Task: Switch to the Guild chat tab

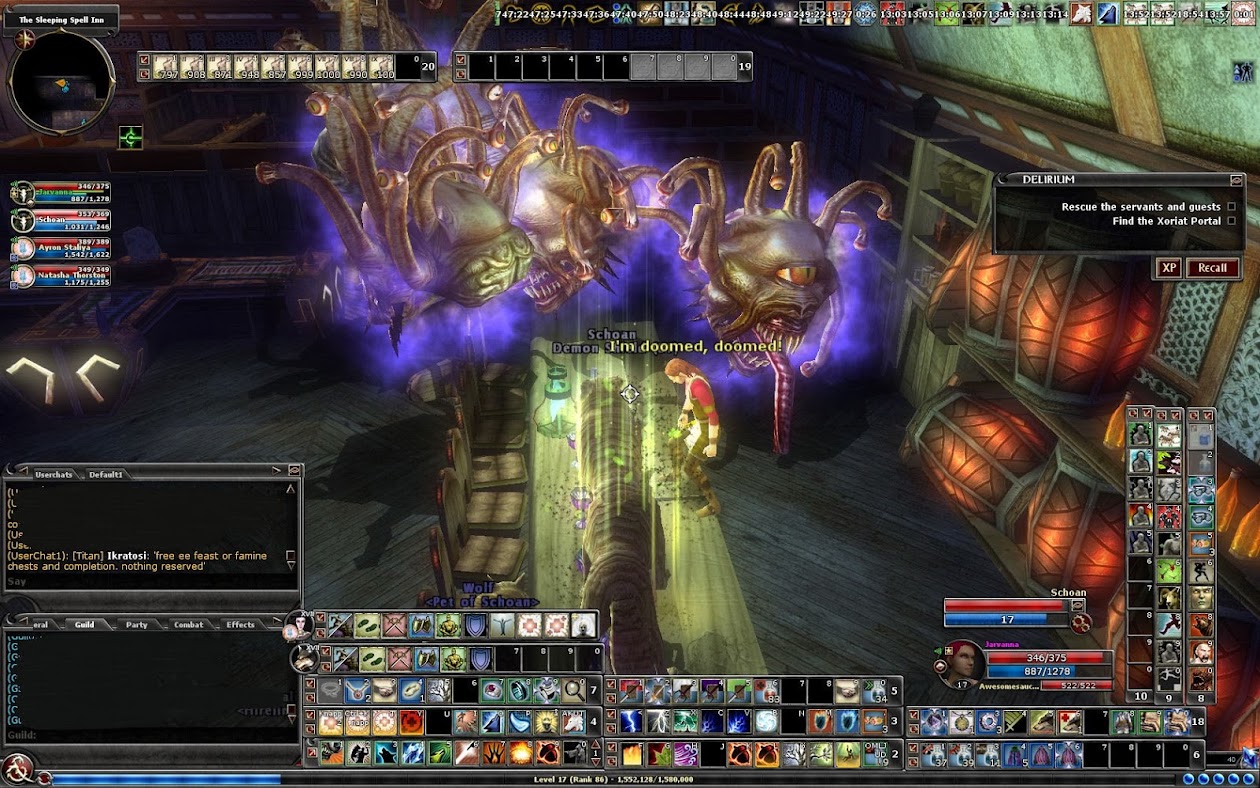Action: (84, 625)
